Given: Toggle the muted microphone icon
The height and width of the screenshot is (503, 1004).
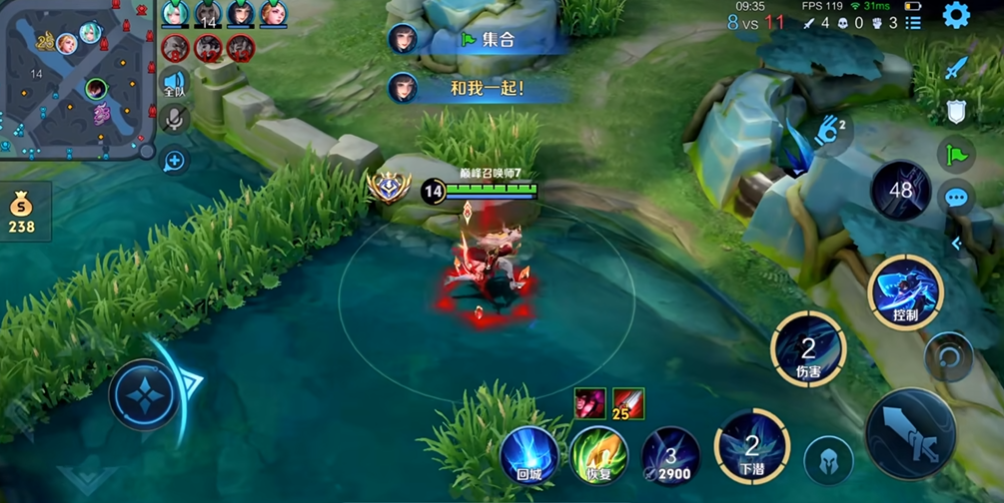Looking at the screenshot, I should click(x=174, y=121).
